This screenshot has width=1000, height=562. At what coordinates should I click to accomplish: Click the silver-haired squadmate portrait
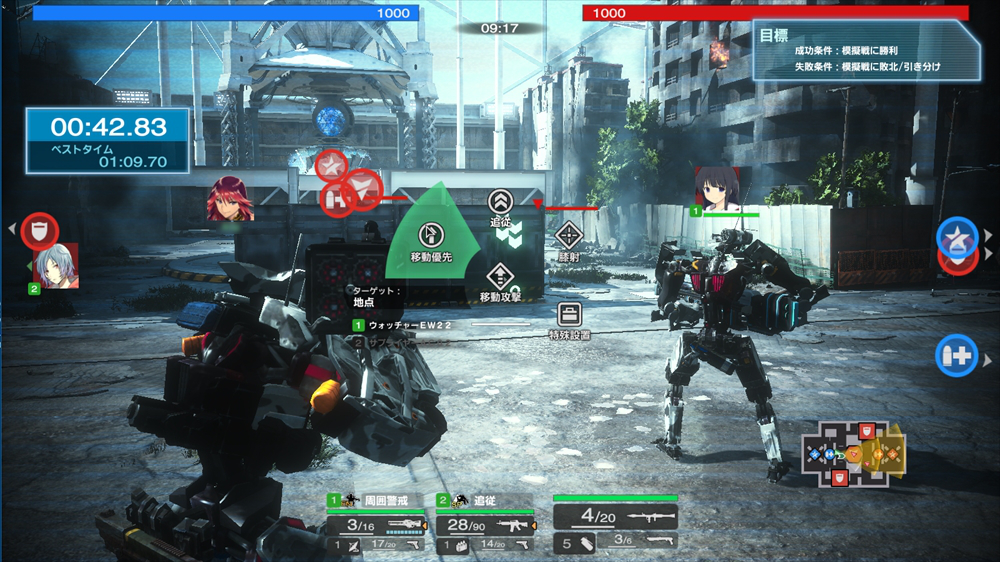point(55,267)
